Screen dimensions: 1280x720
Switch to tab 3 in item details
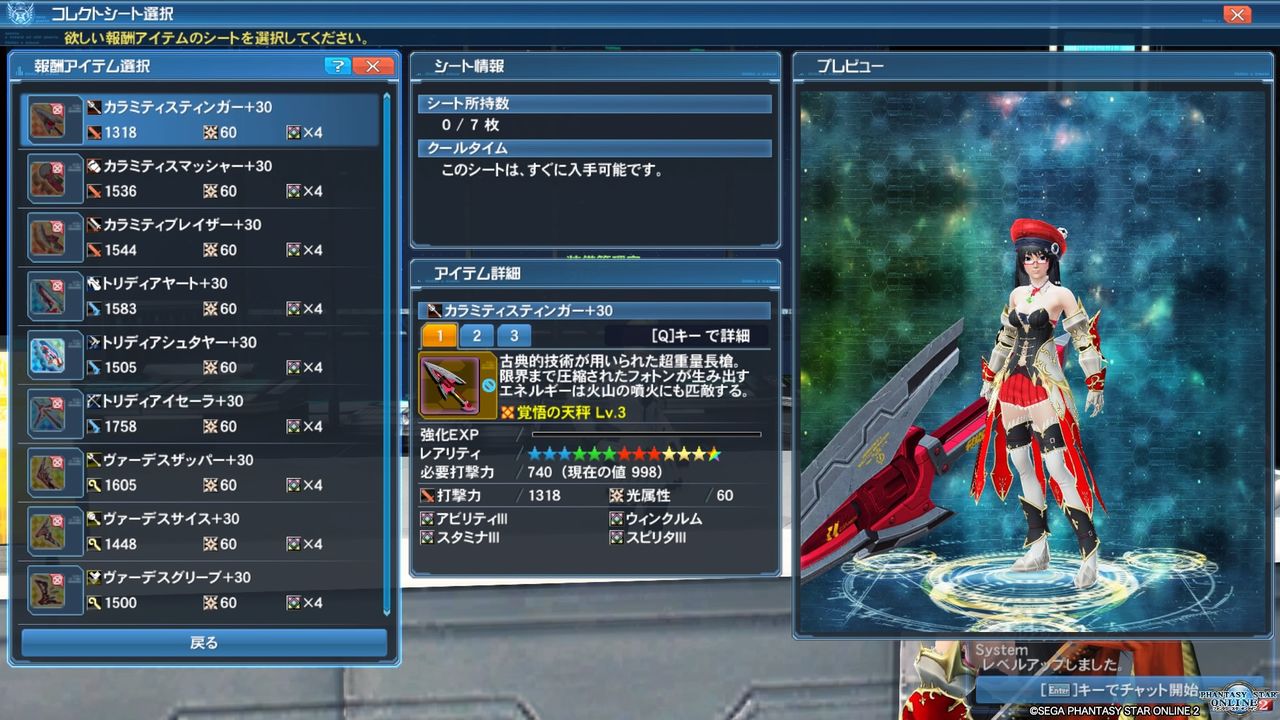[513, 335]
